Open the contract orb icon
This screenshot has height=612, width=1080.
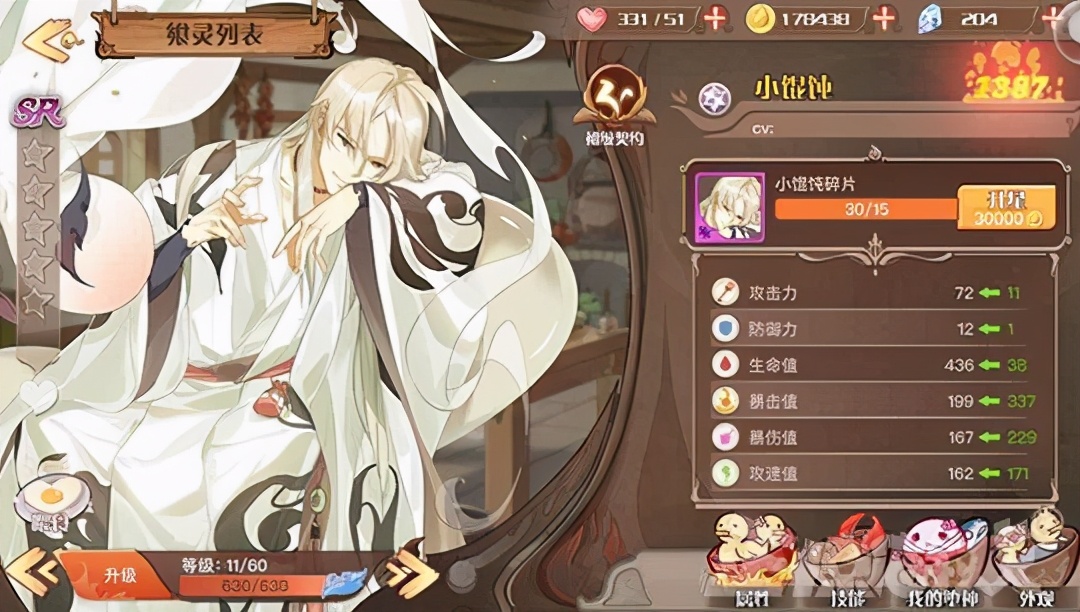point(614,101)
